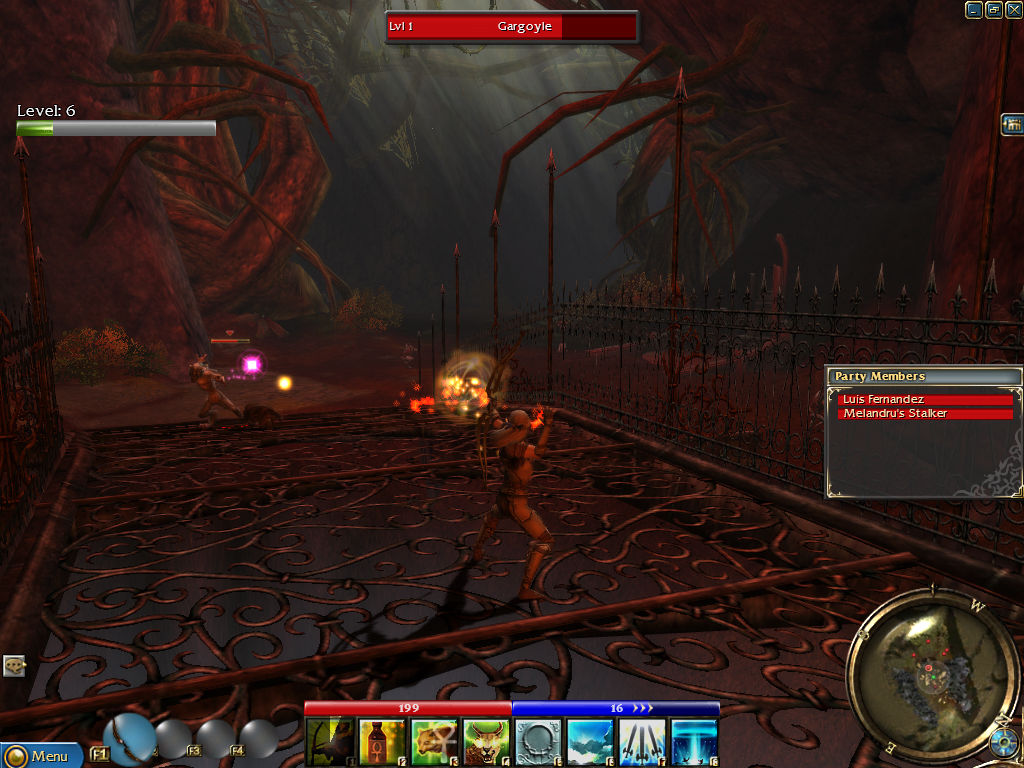This screenshot has height=768, width=1024.
Task: Activate the Charm Animal skill icon
Action: [x=434, y=742]
